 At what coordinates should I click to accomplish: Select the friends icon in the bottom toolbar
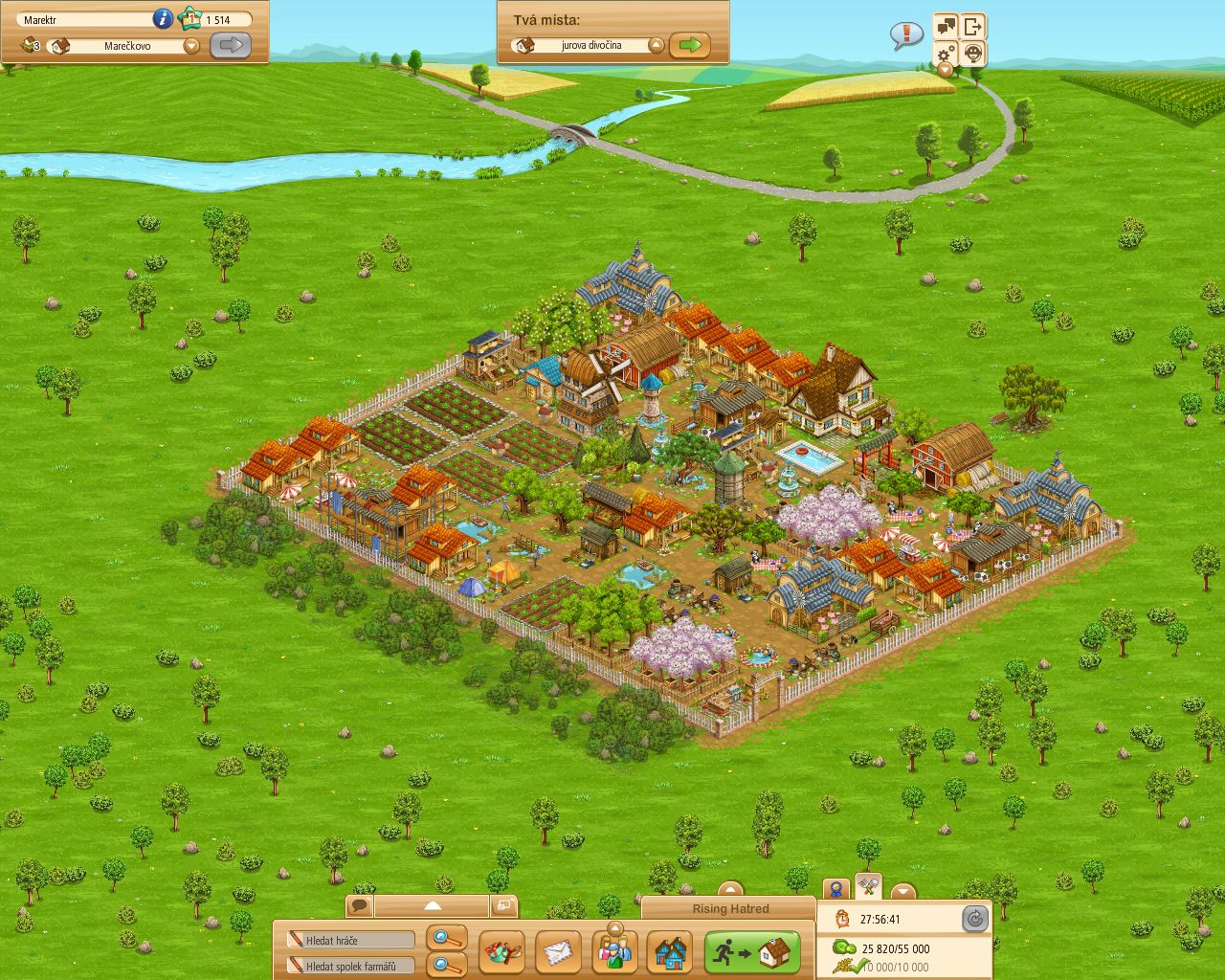point(615,952)
